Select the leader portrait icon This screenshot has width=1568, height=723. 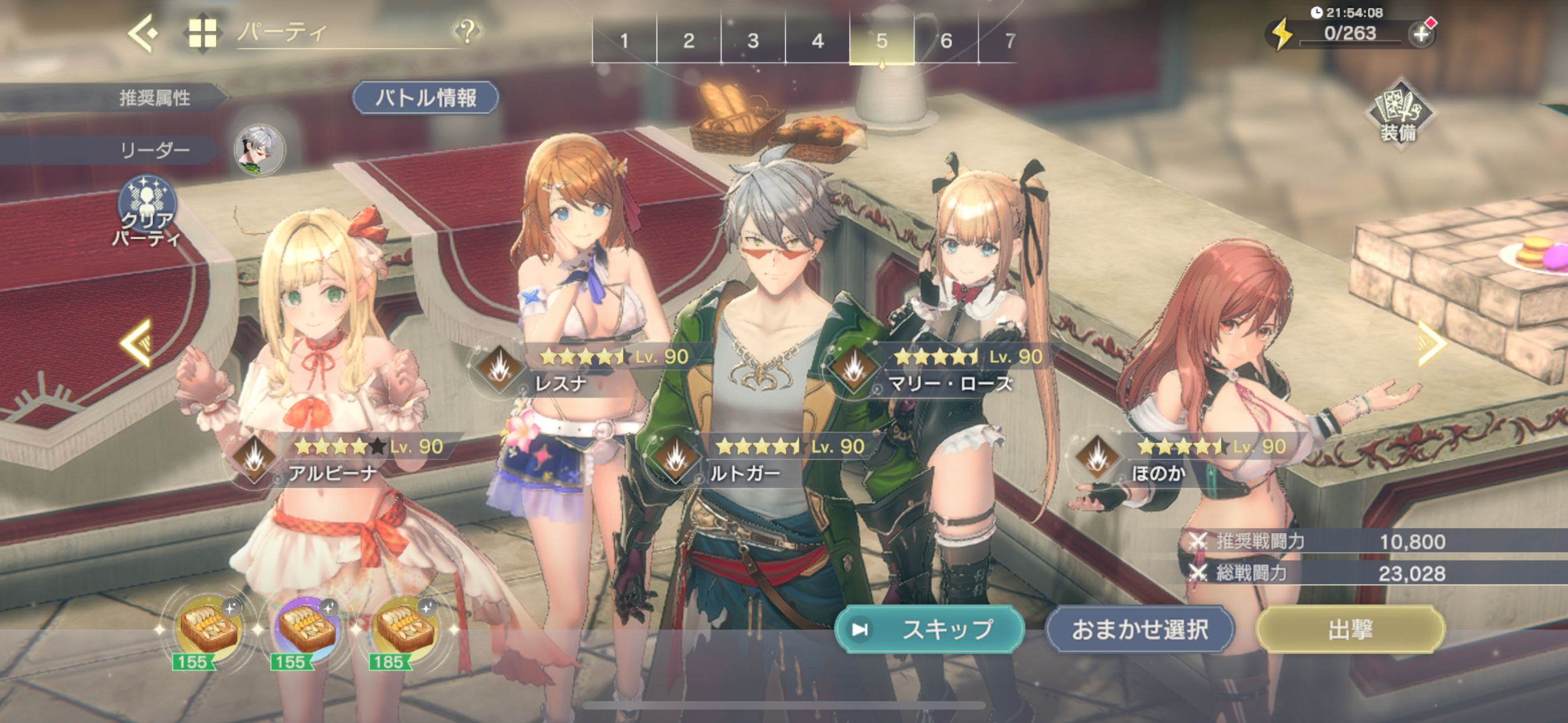(x=260, y=149)
